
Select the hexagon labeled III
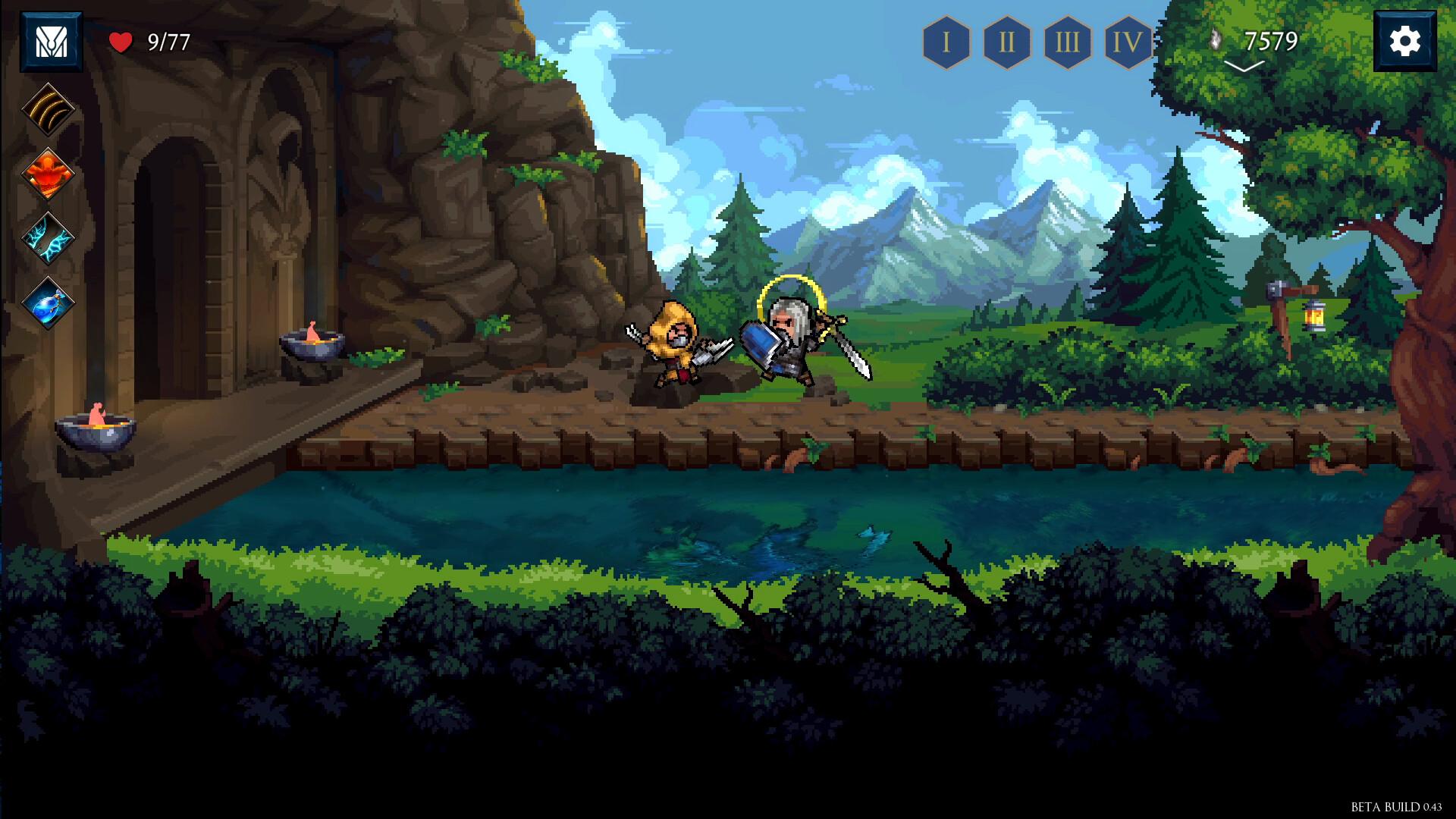coord(1068,42)
